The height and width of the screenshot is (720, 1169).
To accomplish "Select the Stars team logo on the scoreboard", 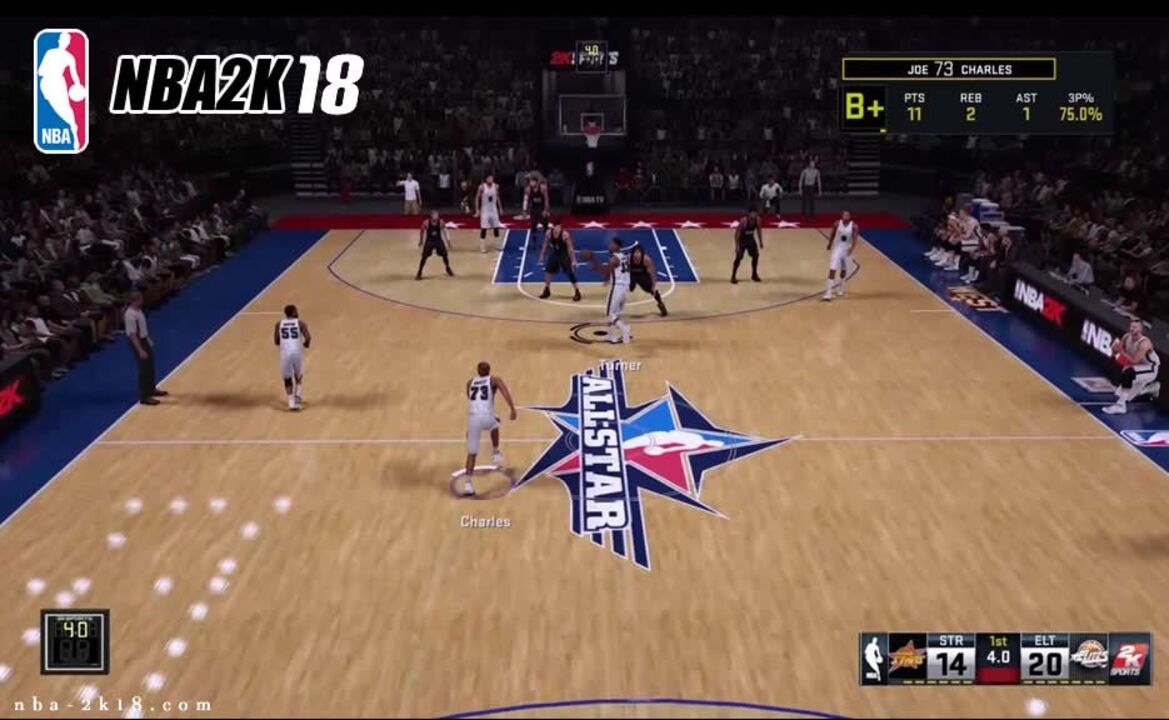I will 907,659.
